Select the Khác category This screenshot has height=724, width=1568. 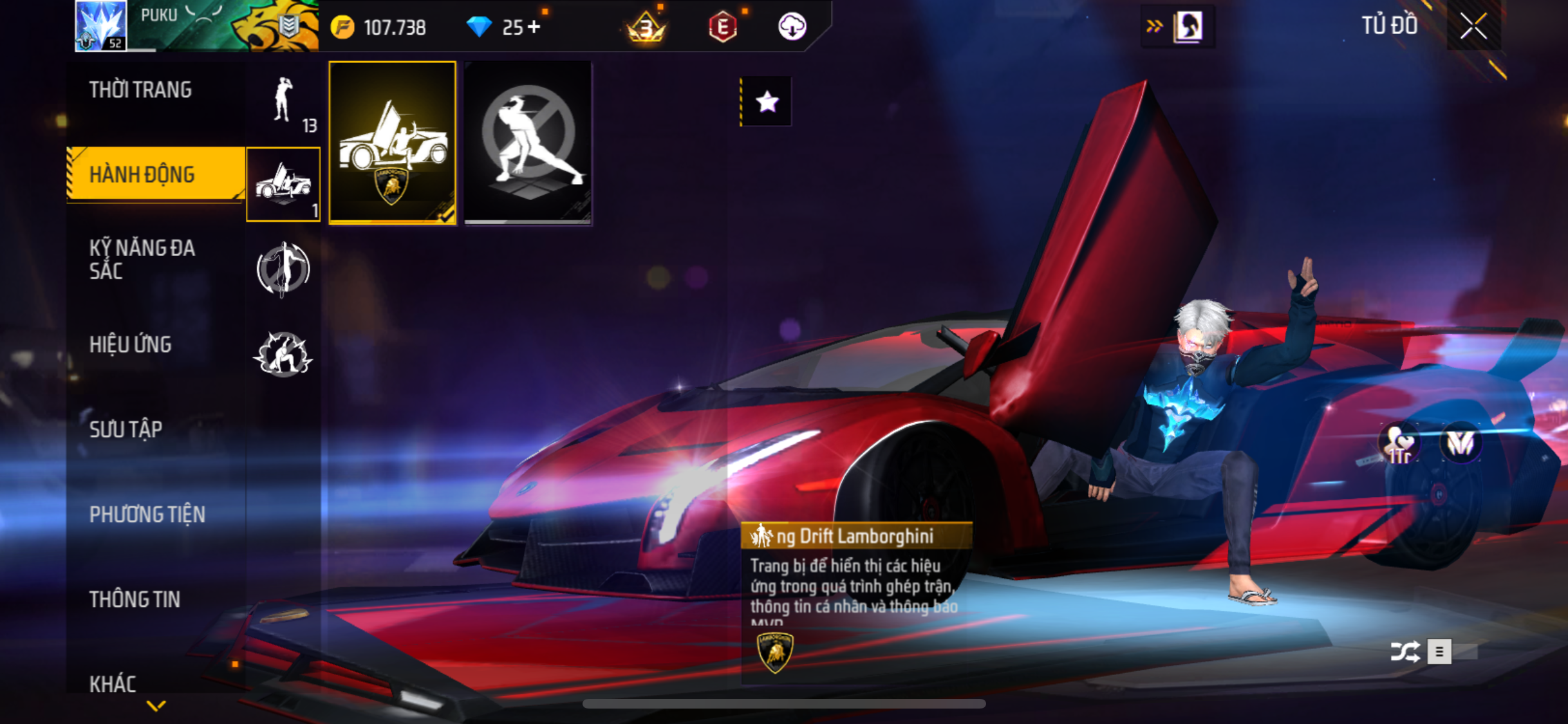[x=113, y=683]
